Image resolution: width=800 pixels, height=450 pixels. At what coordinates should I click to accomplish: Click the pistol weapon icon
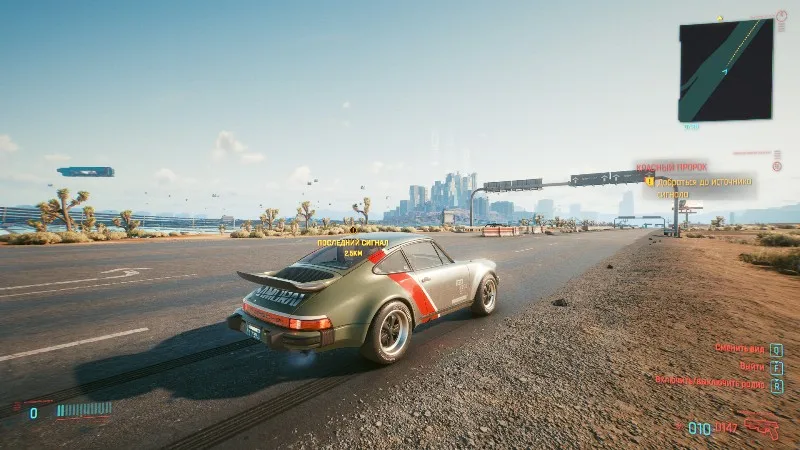[763, 427]
